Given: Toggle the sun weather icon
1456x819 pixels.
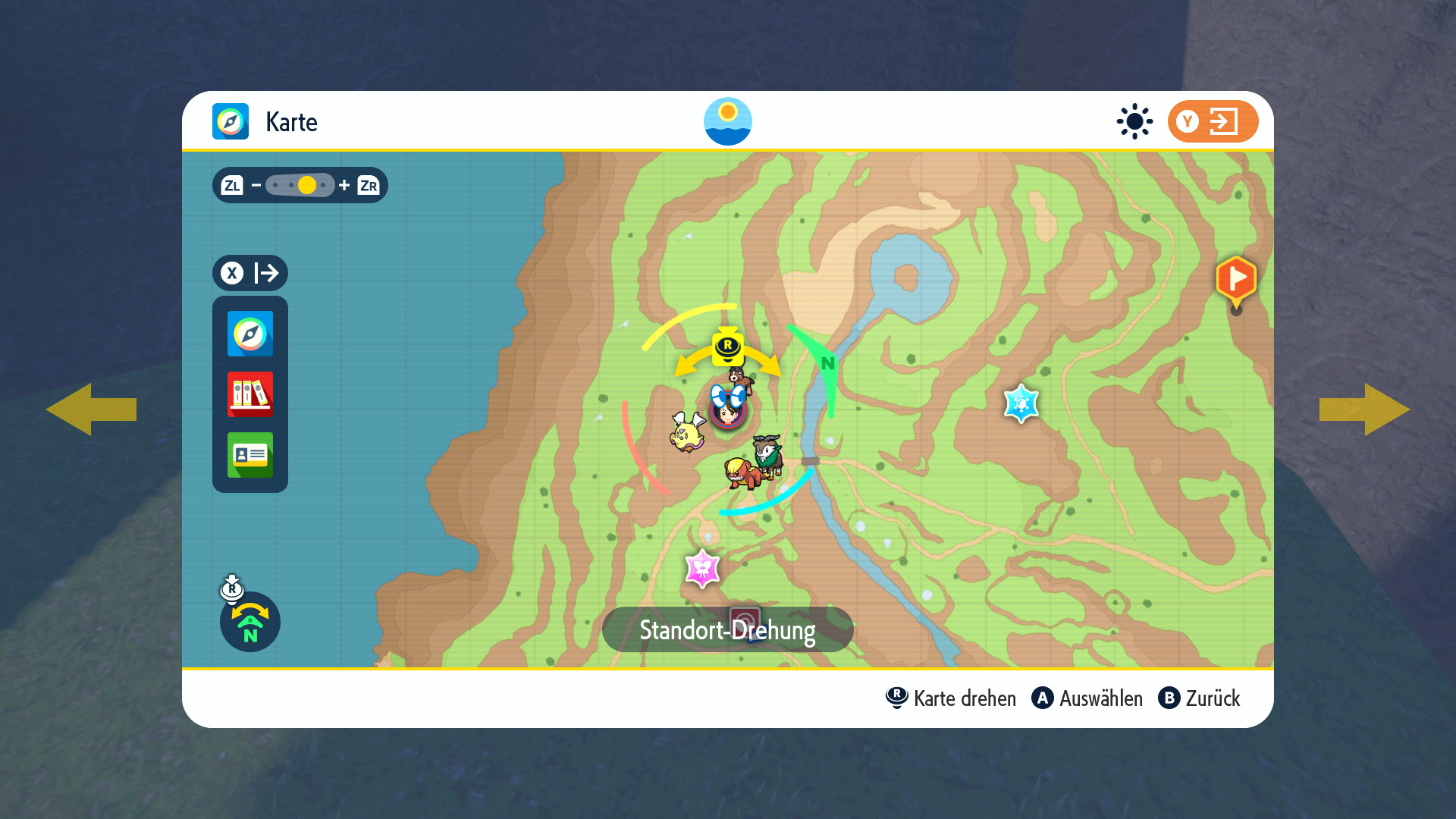Looking at the screenshot, I should (1134, 121).
